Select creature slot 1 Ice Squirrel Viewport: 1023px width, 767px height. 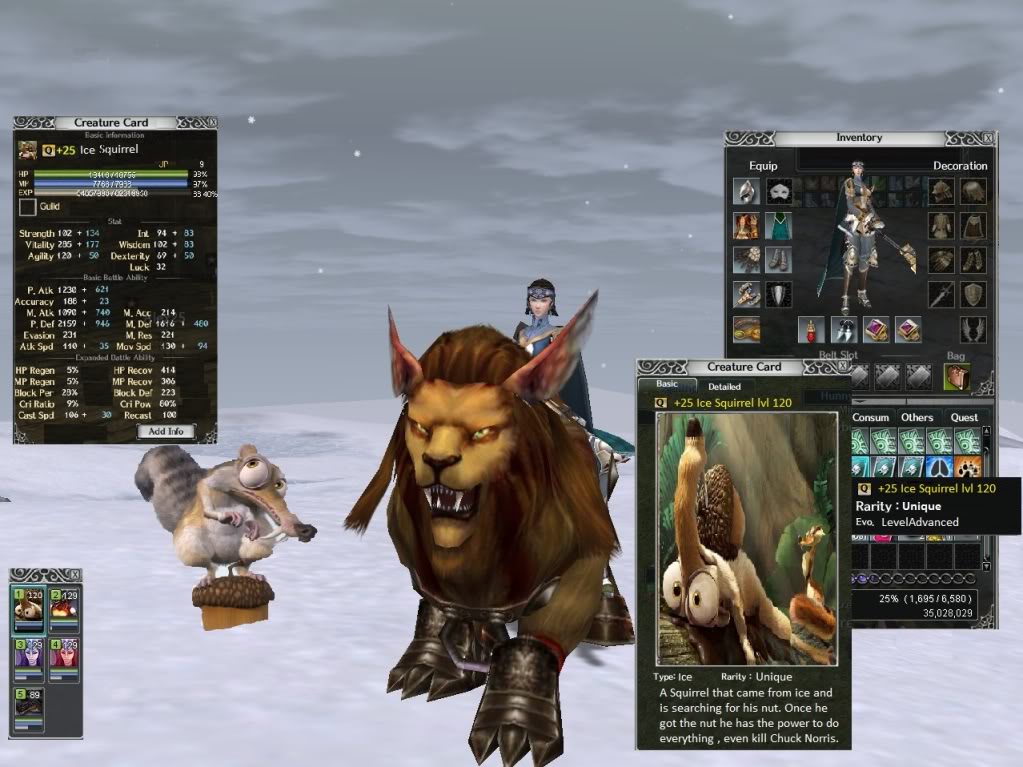[29, 606]
